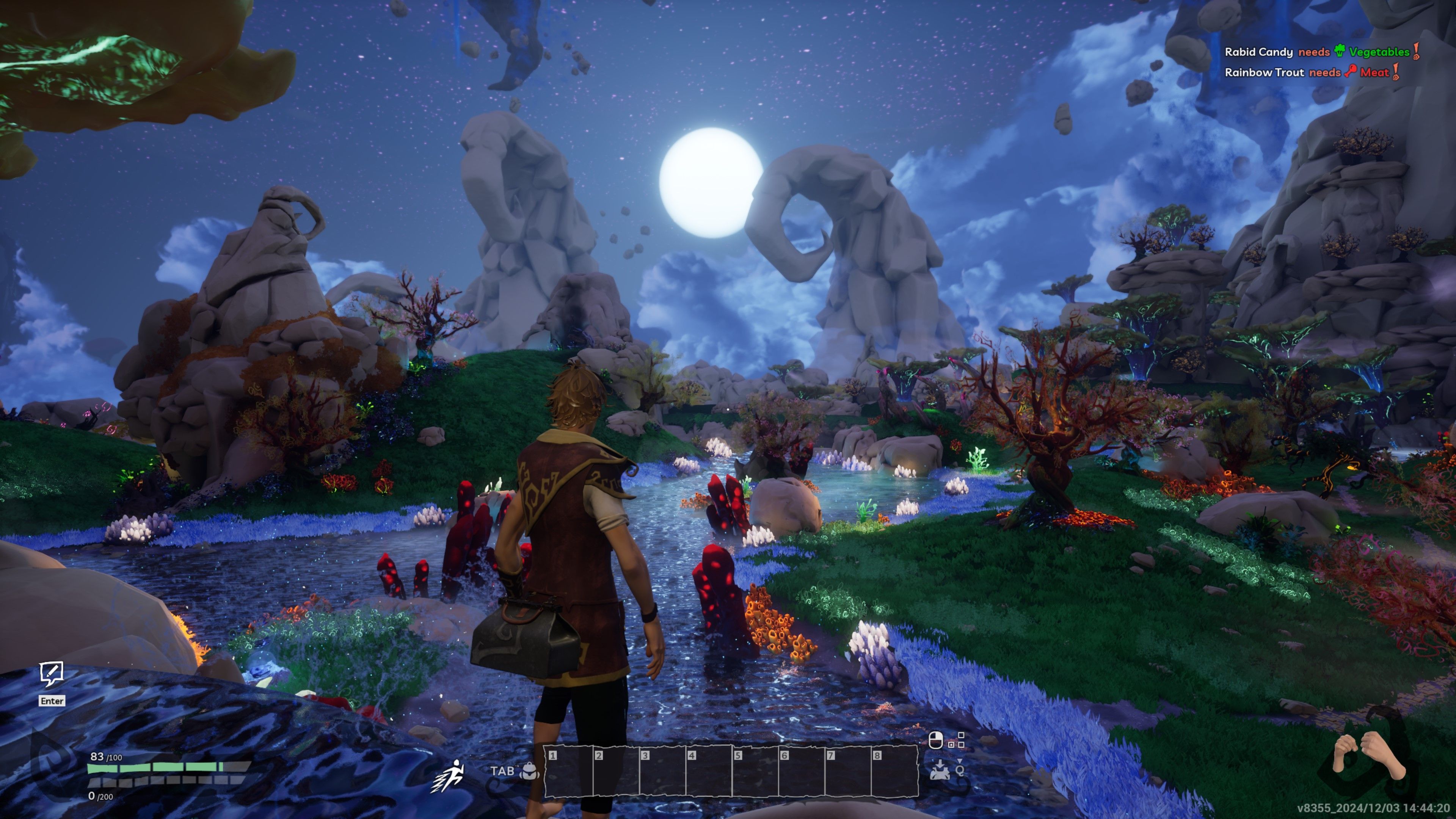Screen dimensions: 1456x819
Task: Open the backpack inventory icon
Action: [x=530, y=772]
